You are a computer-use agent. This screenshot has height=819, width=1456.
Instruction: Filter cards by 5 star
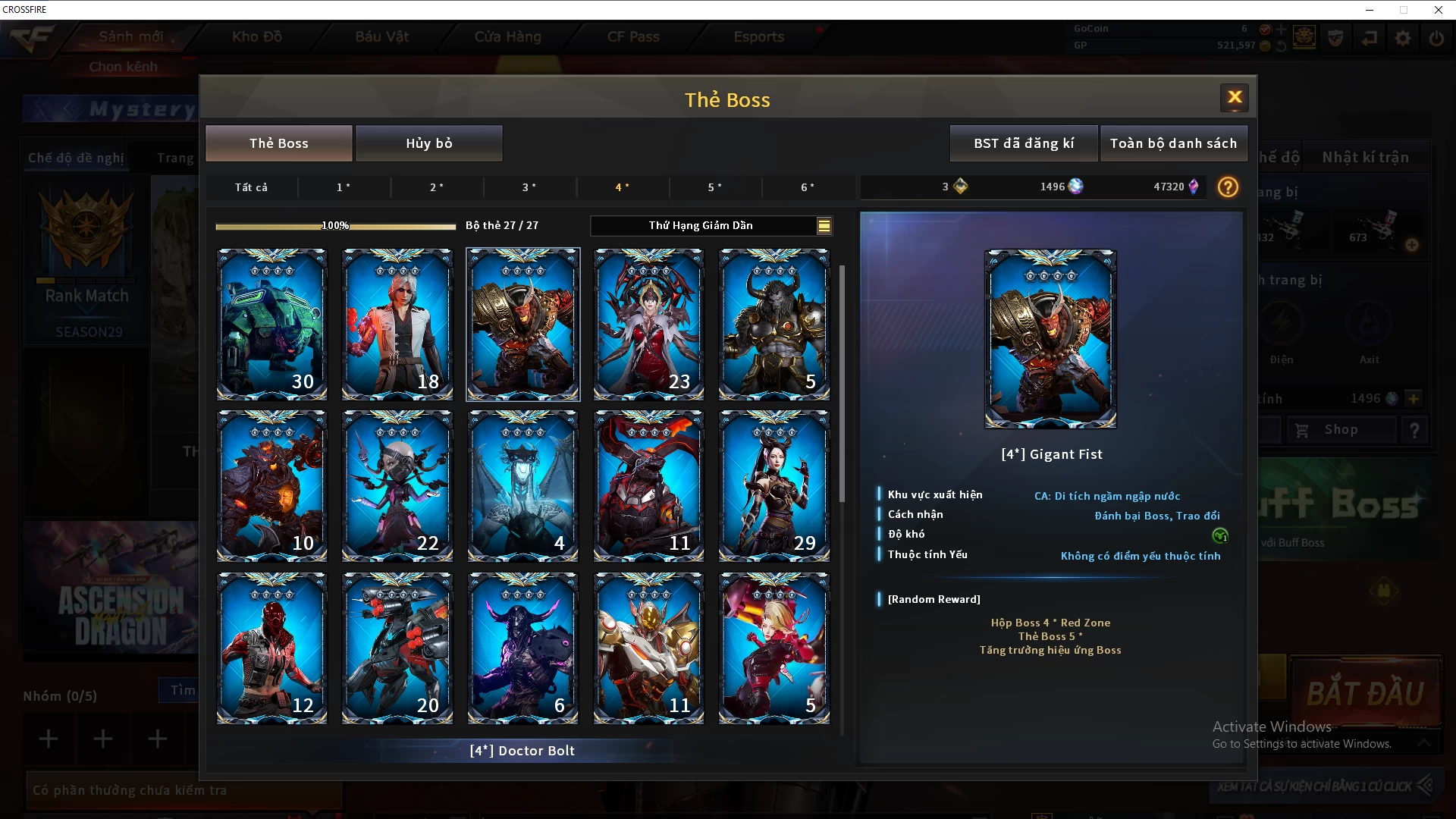pyautogui.click(x=714, y=187)
